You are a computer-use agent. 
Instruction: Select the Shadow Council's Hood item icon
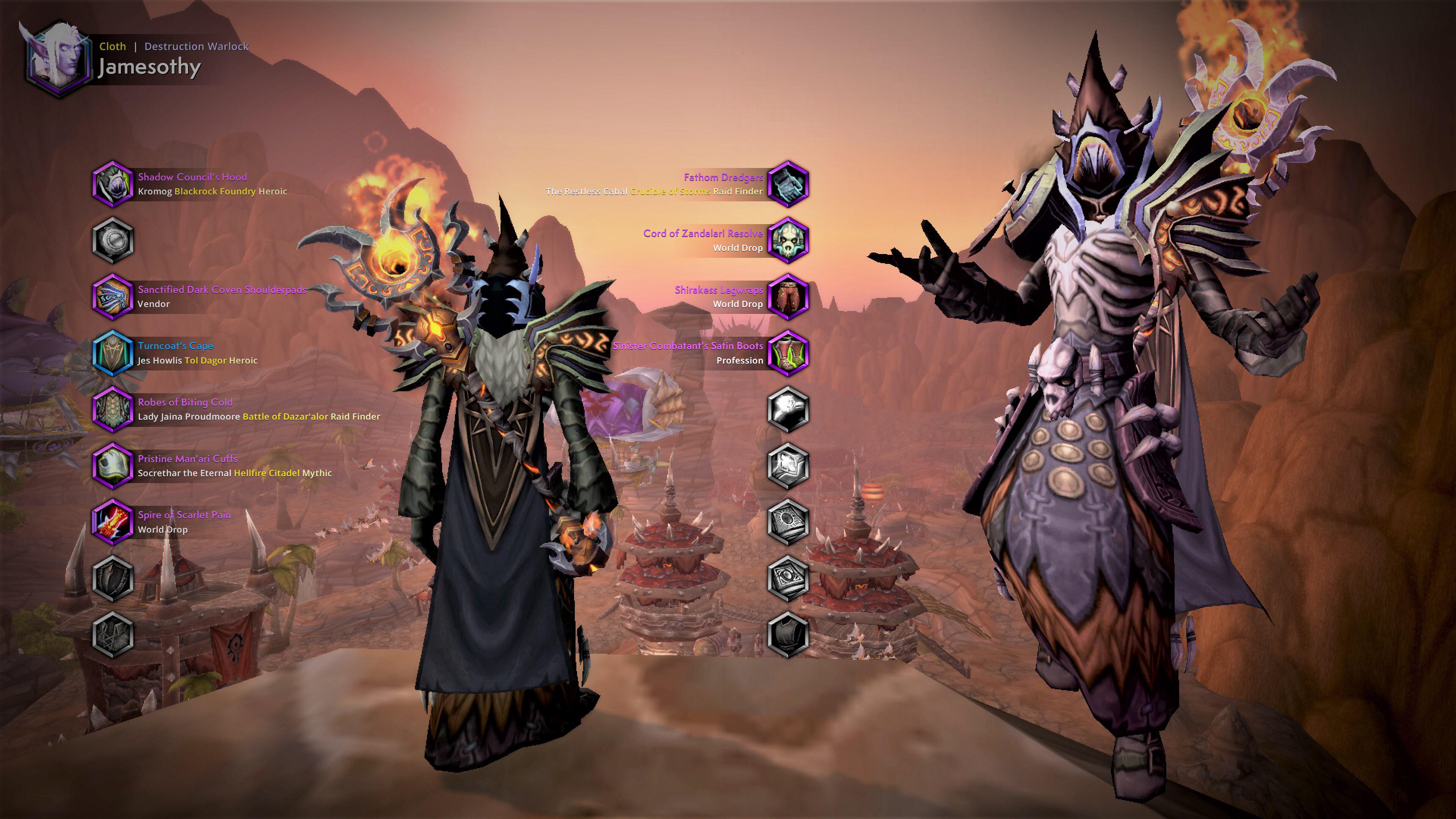tap(113, 184)
